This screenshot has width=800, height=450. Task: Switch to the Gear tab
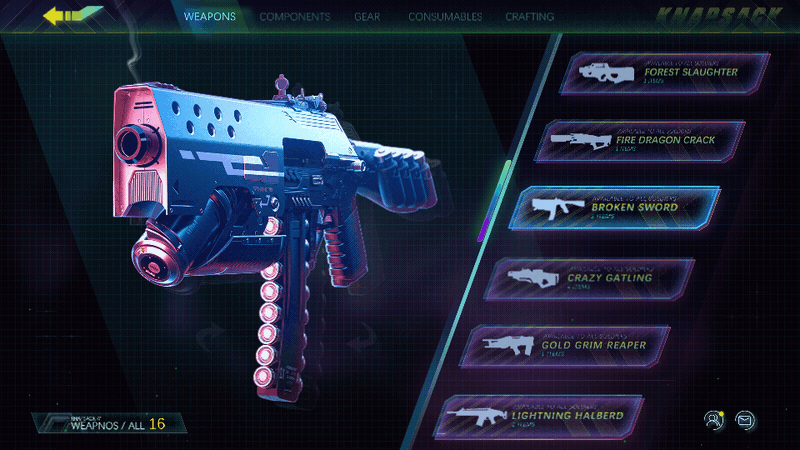[x=366, y=17]
